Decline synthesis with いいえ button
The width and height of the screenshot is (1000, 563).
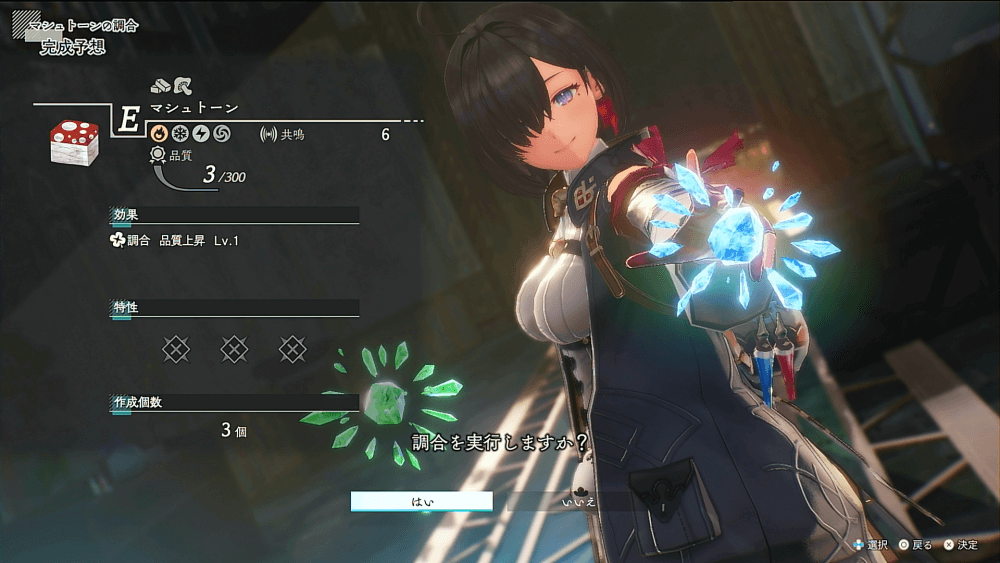click(x=579, y=501)
